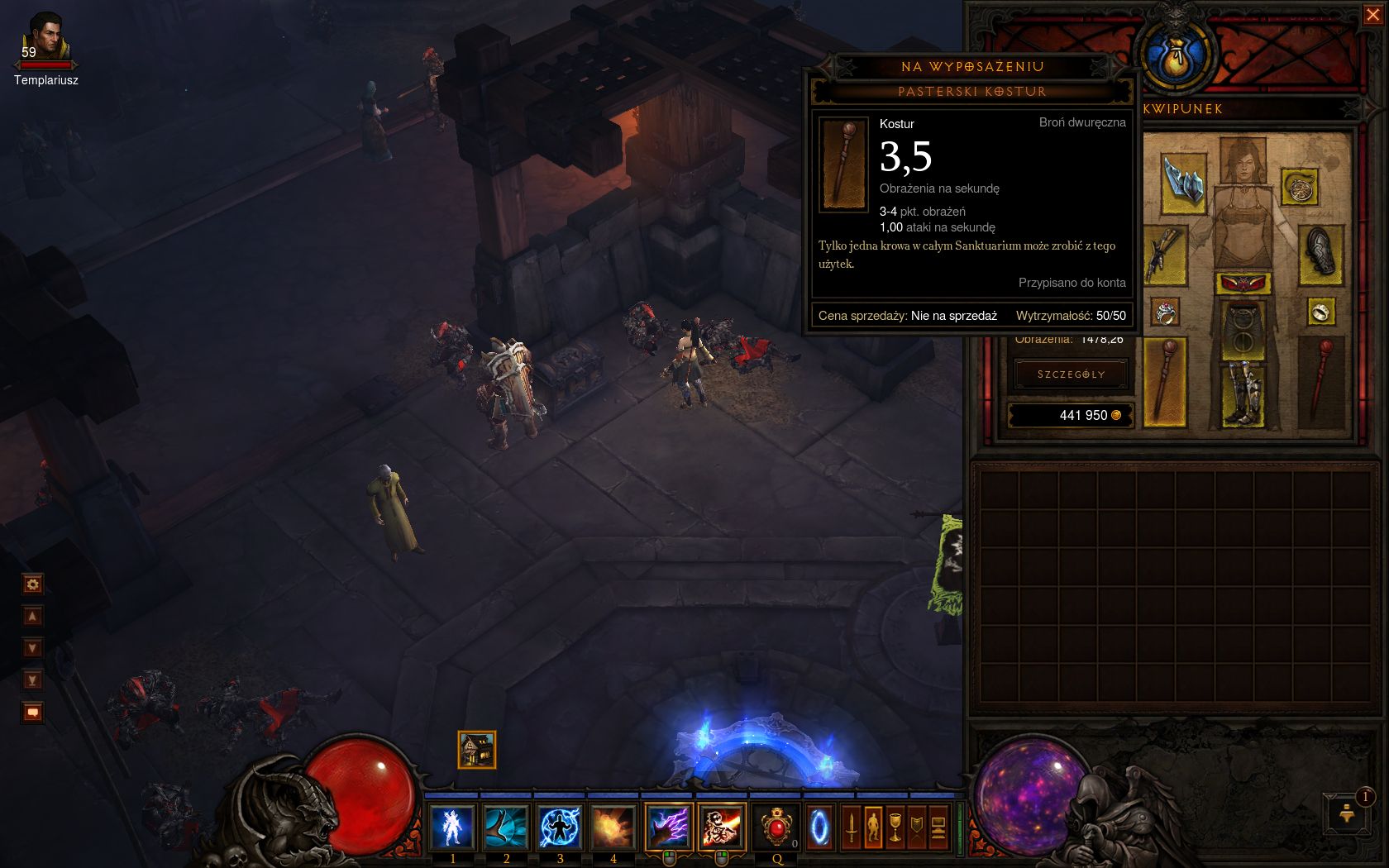The height and width of the screenshot is (868, 1389).
Task: Activate the fiery beam secondary skill
Action: pos(721,827)
